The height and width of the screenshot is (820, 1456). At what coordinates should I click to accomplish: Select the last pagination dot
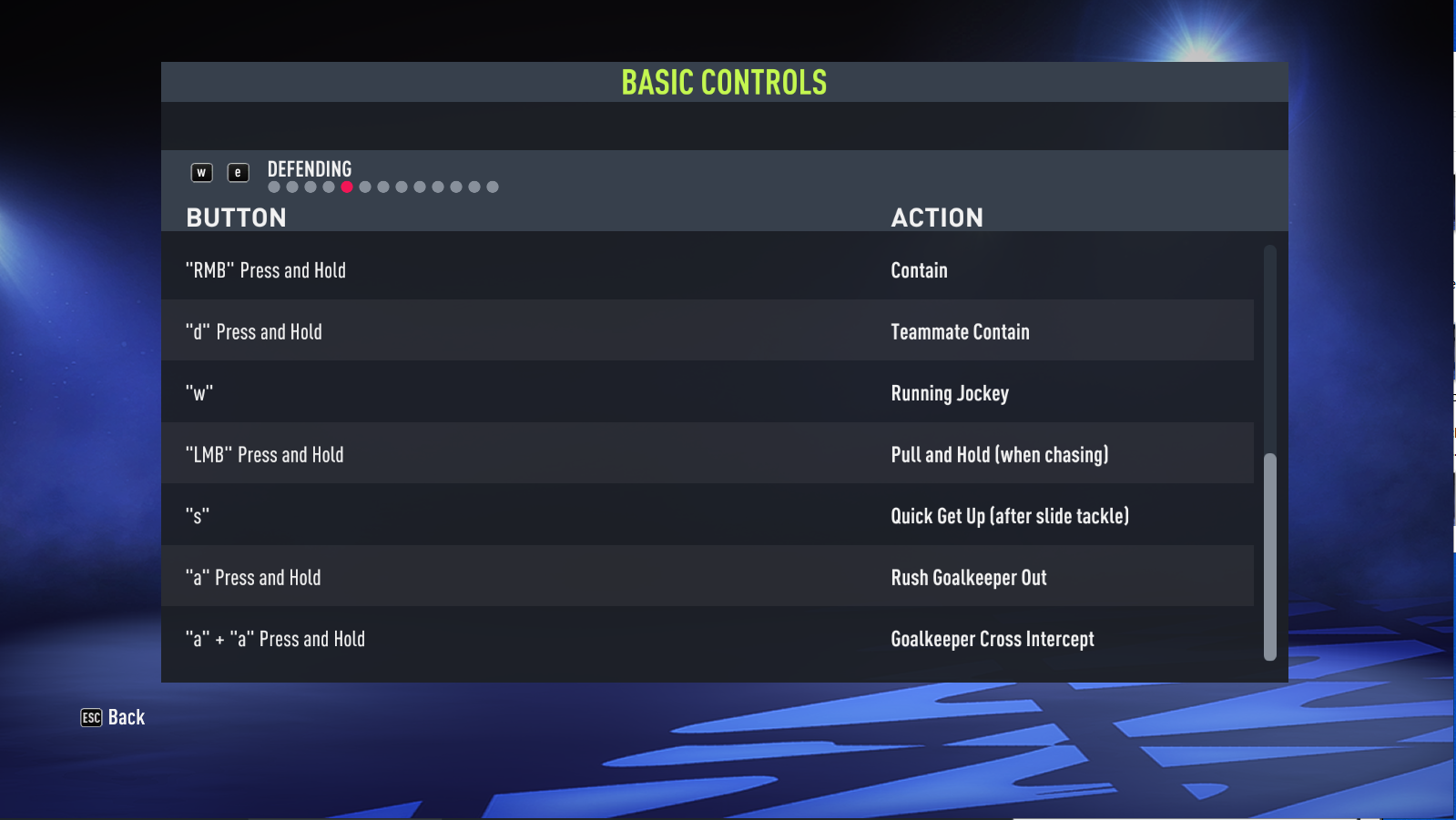point(494,187)
